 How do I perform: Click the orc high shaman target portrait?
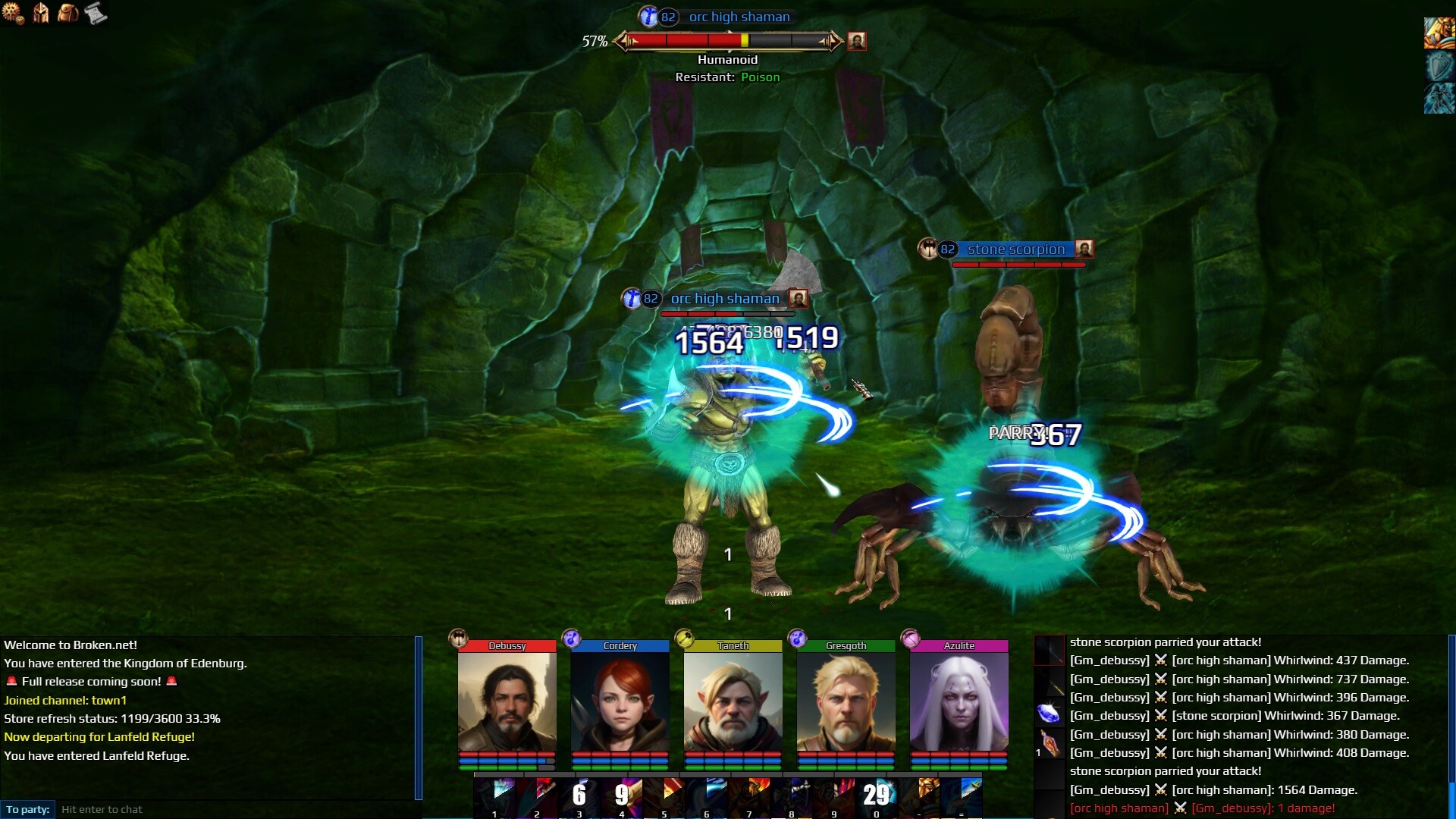point(857,41)
